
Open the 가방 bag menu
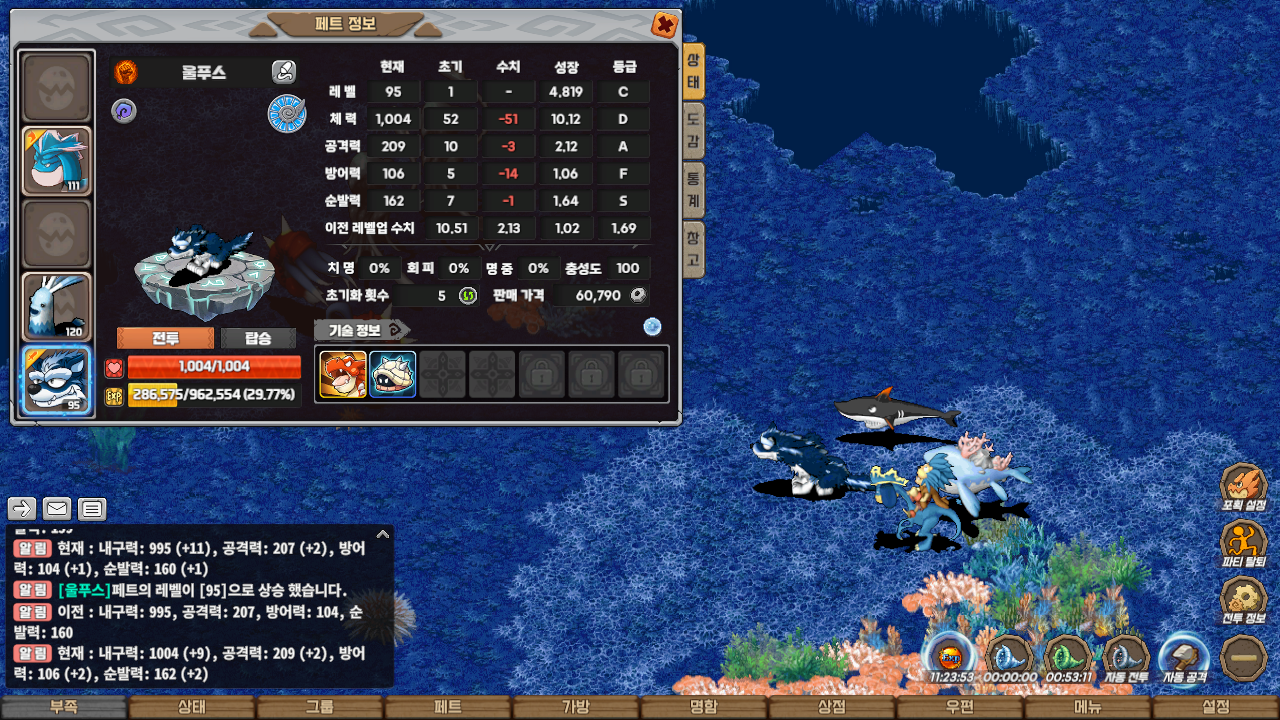(576, 707)
